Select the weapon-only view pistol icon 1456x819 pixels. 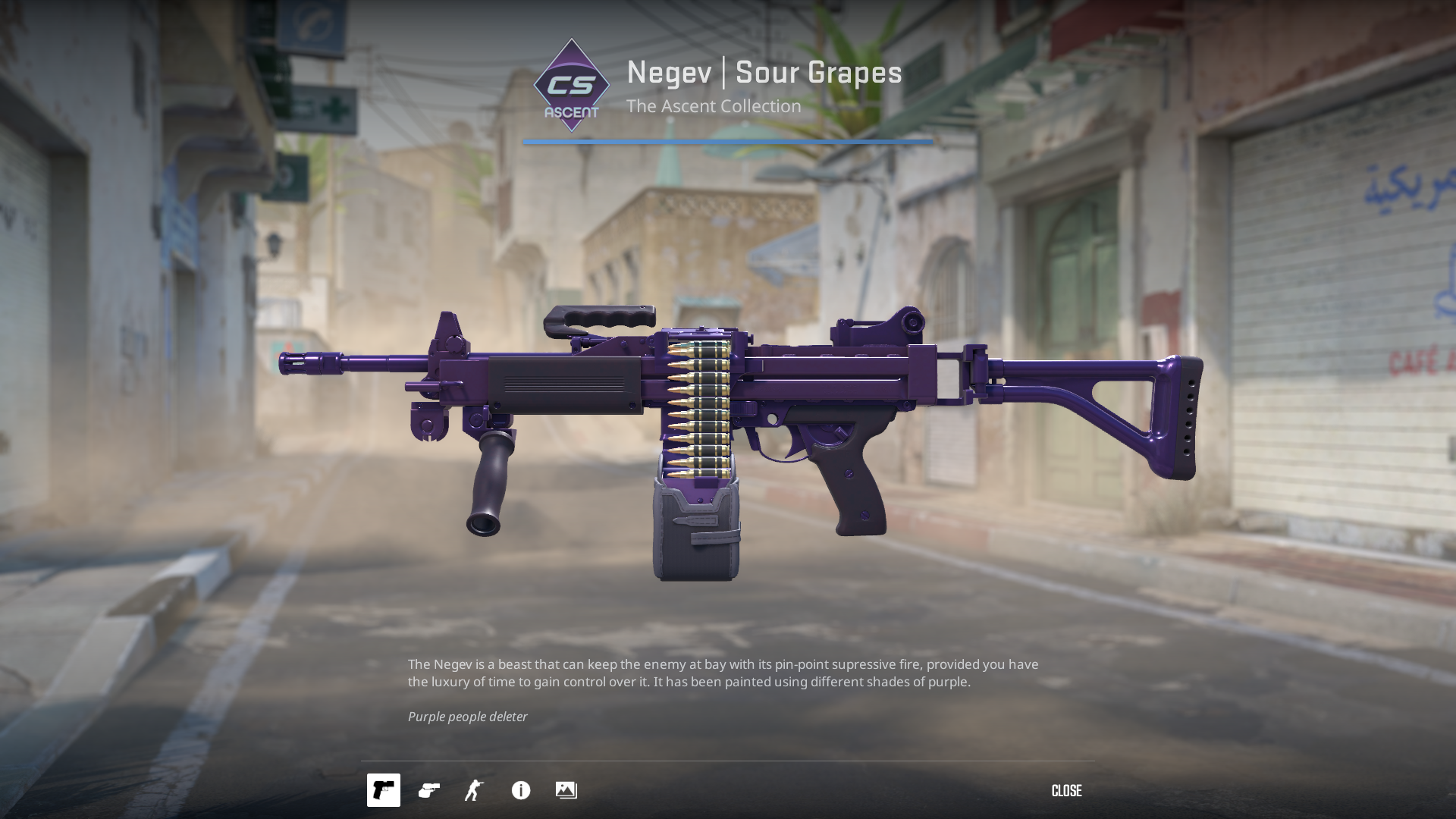(x=384, y=790)
